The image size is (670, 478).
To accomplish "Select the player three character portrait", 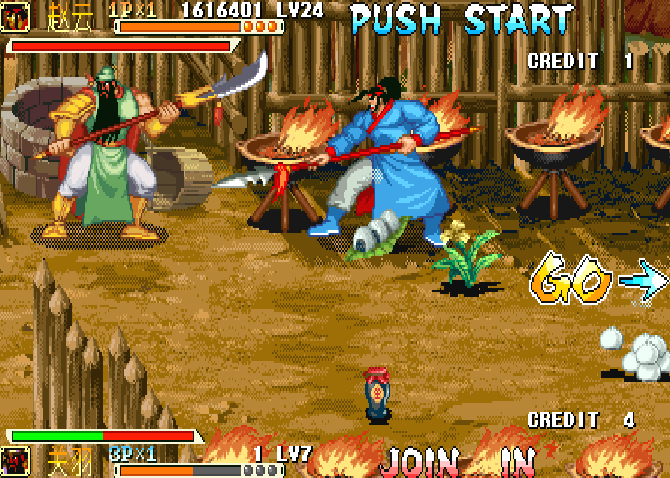I will pos(17,462).
